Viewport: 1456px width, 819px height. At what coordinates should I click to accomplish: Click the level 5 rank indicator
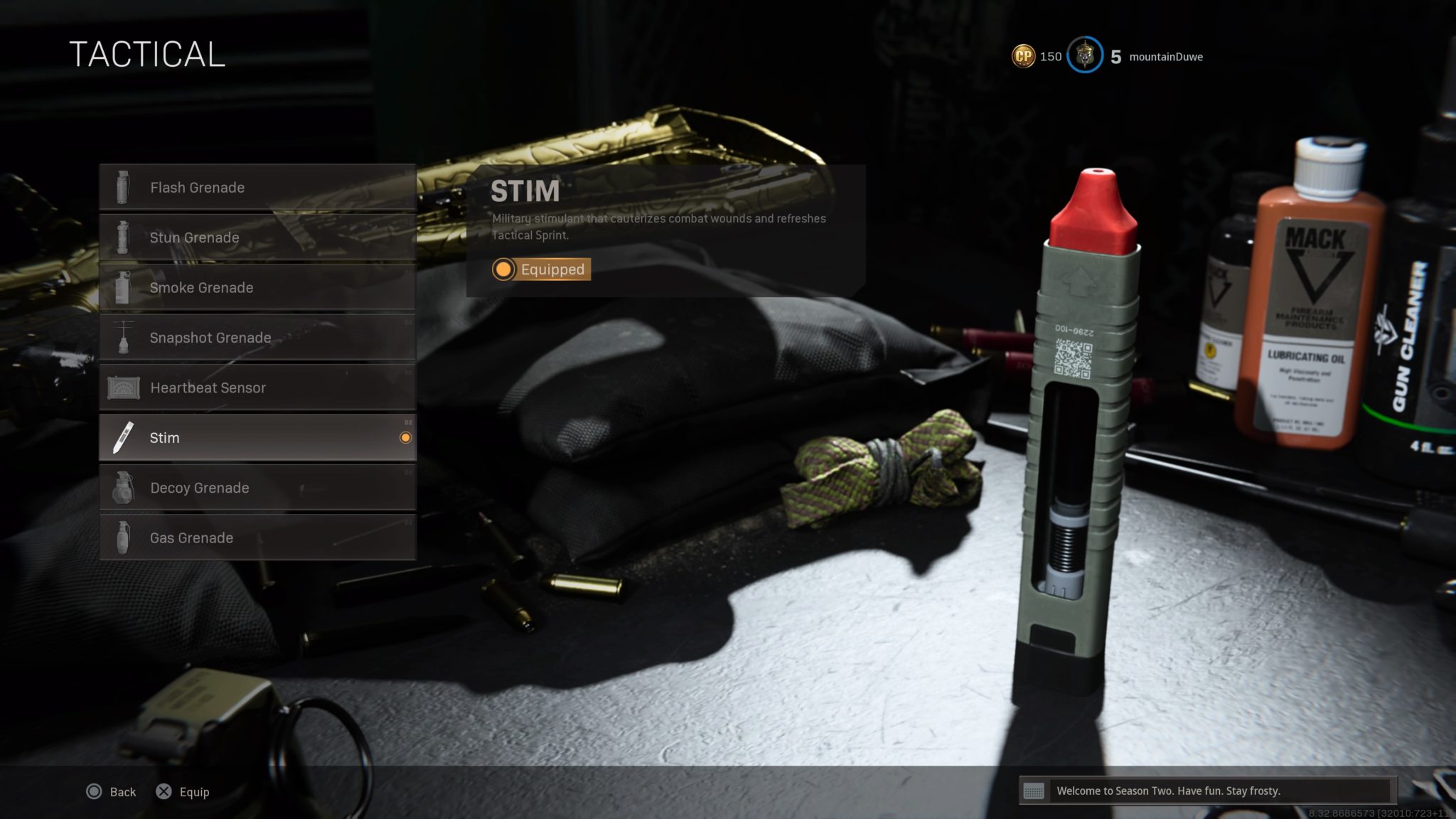tap(1115, 55)
